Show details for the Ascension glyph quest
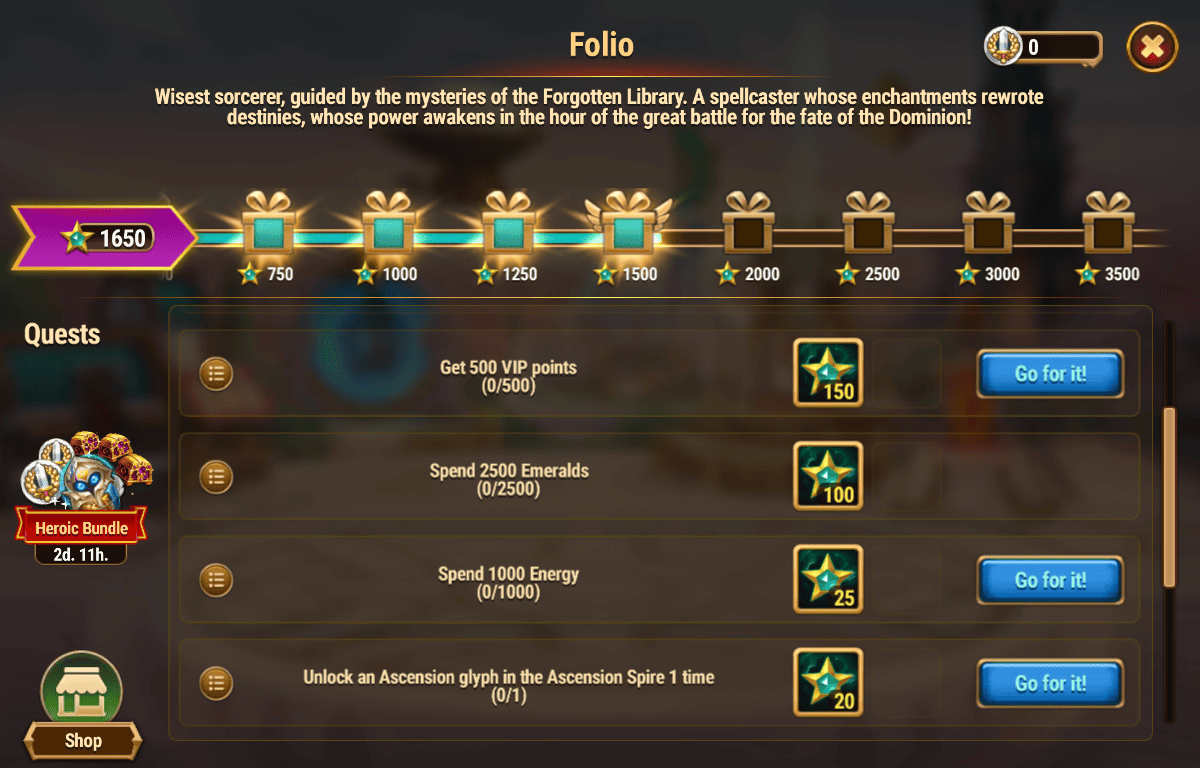The width and height of the screenshot is (1200, 768). coord(216,683)
